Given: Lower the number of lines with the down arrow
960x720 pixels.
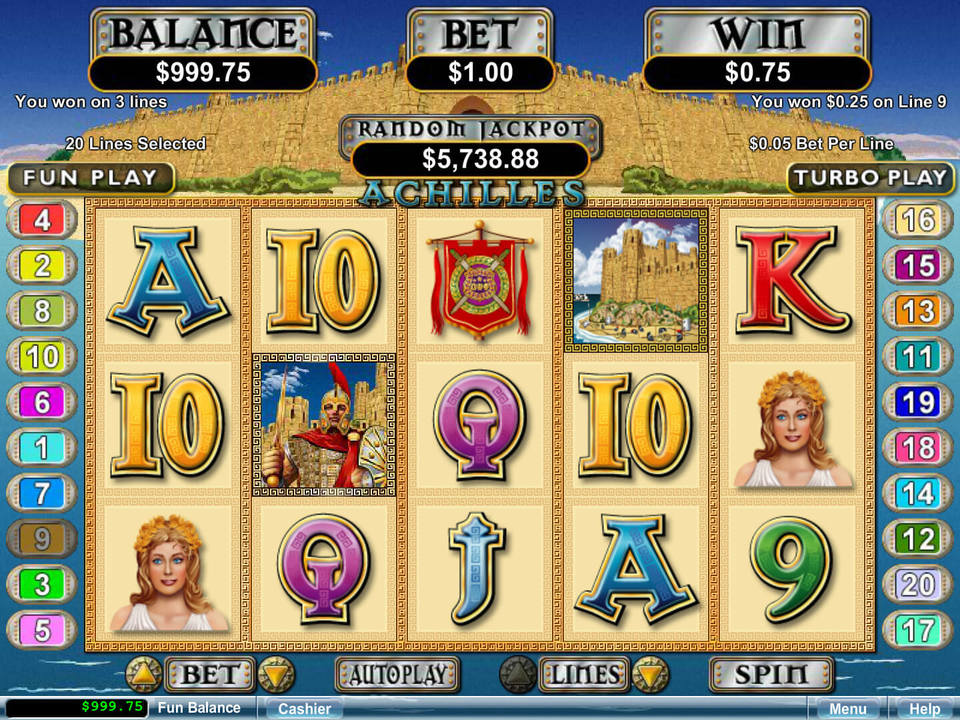Looking at the screenshot, I should pos(650,675).
